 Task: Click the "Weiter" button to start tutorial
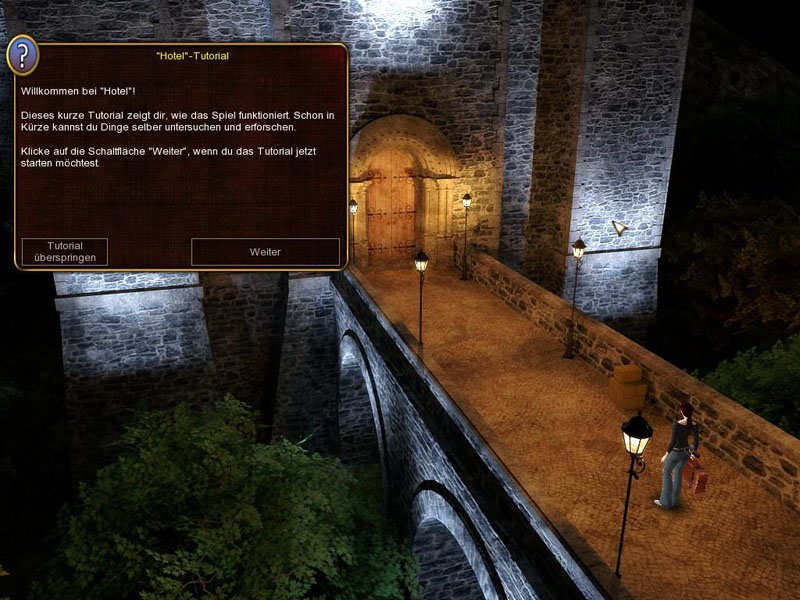(265, 252)
